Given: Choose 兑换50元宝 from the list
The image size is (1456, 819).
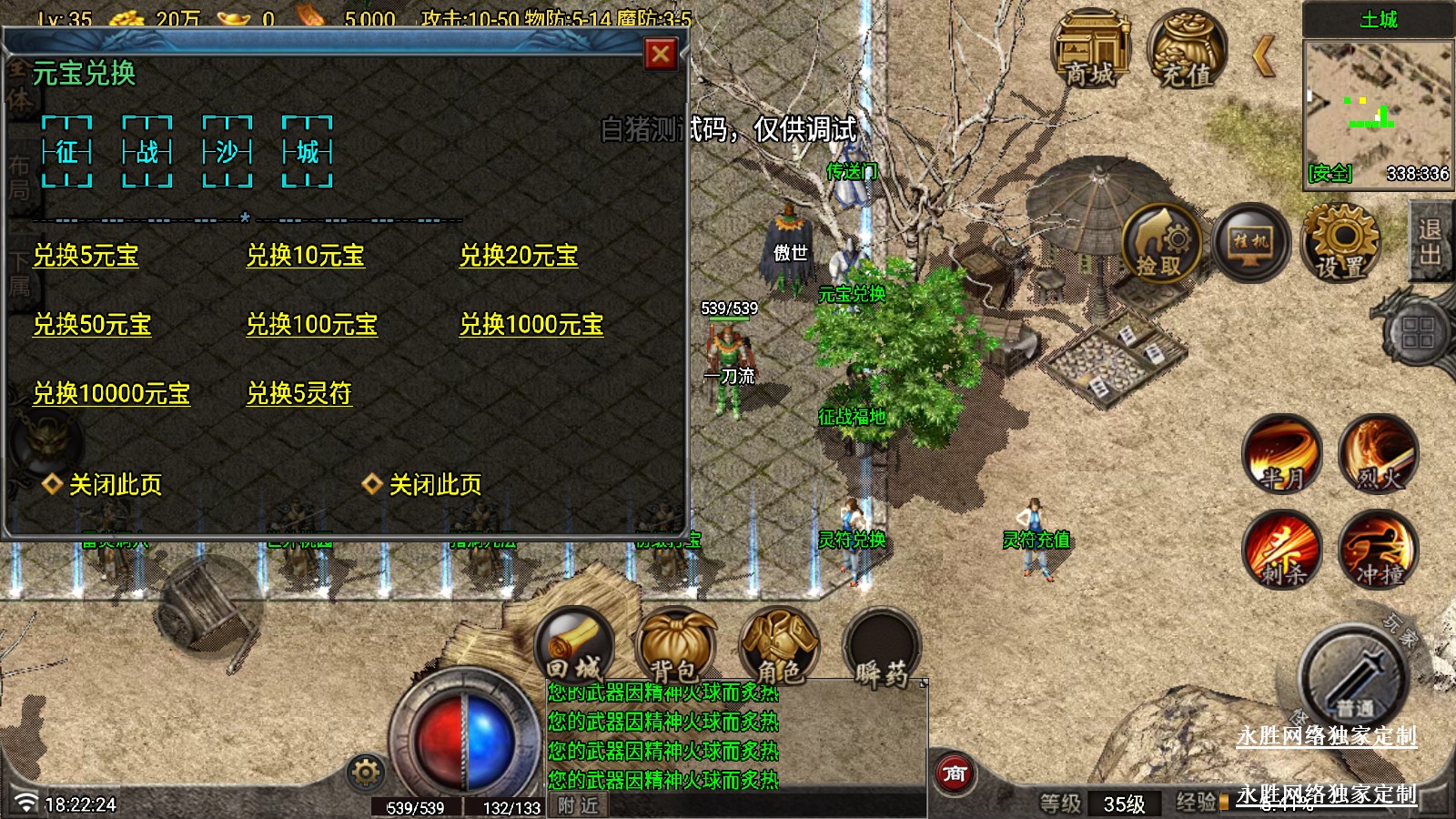Looking at the screenshot, I should click(x=92, y=325).
